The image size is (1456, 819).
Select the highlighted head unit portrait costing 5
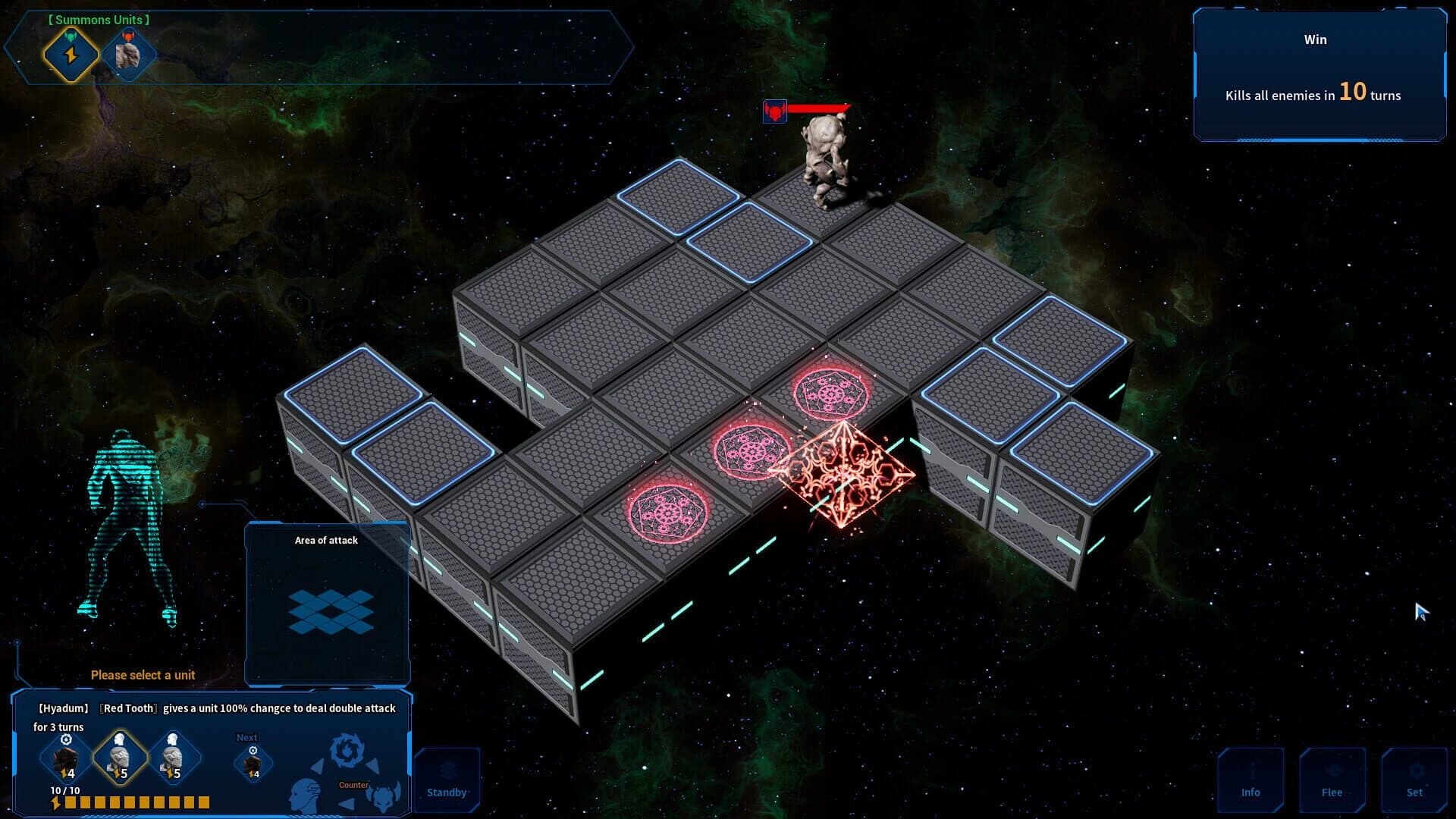(120, 758)
